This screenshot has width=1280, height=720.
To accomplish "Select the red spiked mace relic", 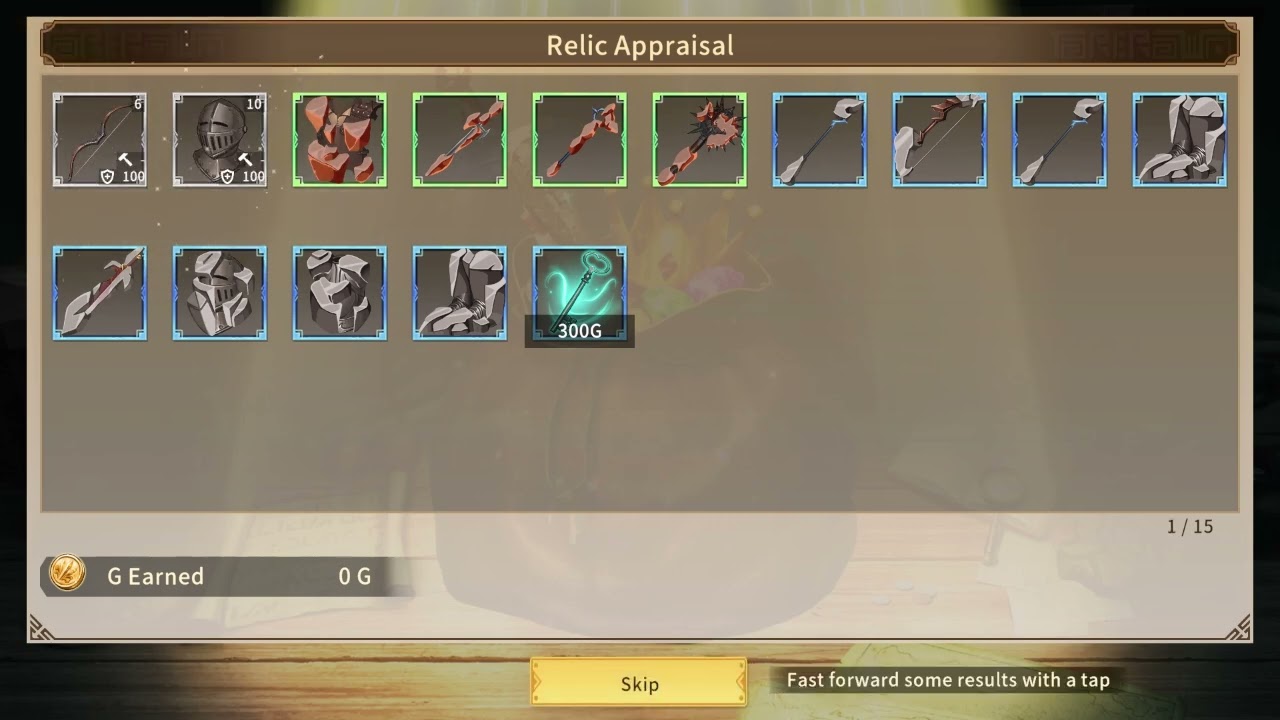I will (700, 140).
